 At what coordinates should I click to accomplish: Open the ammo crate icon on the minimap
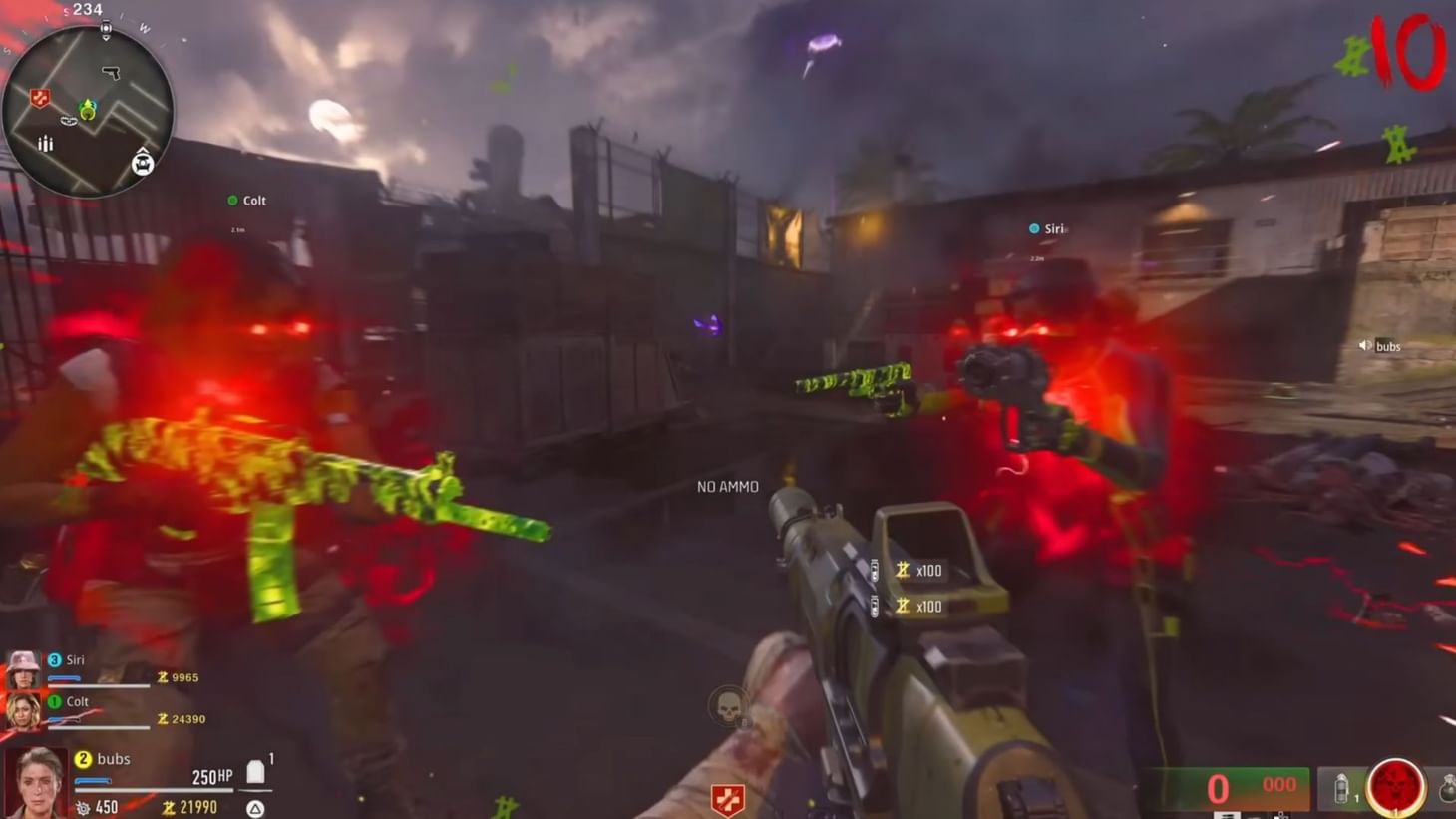click(x=46, y=144)
